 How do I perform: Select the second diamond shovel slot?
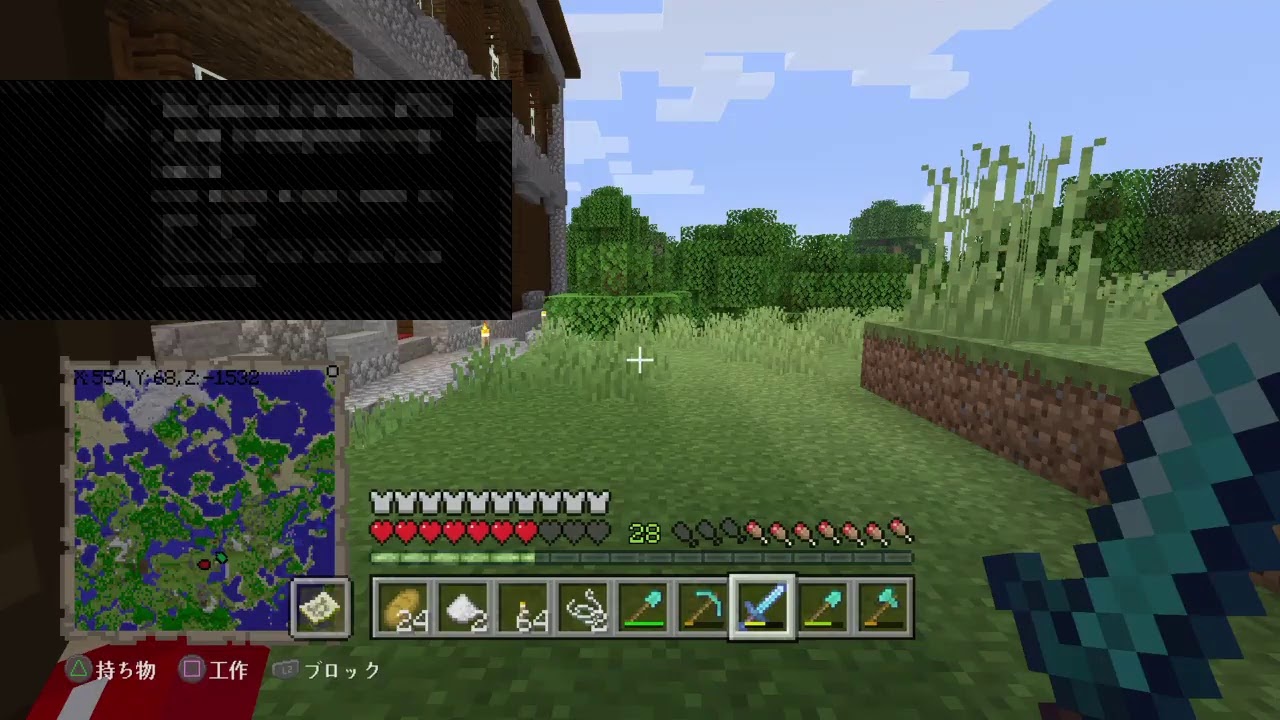point(824,607)
